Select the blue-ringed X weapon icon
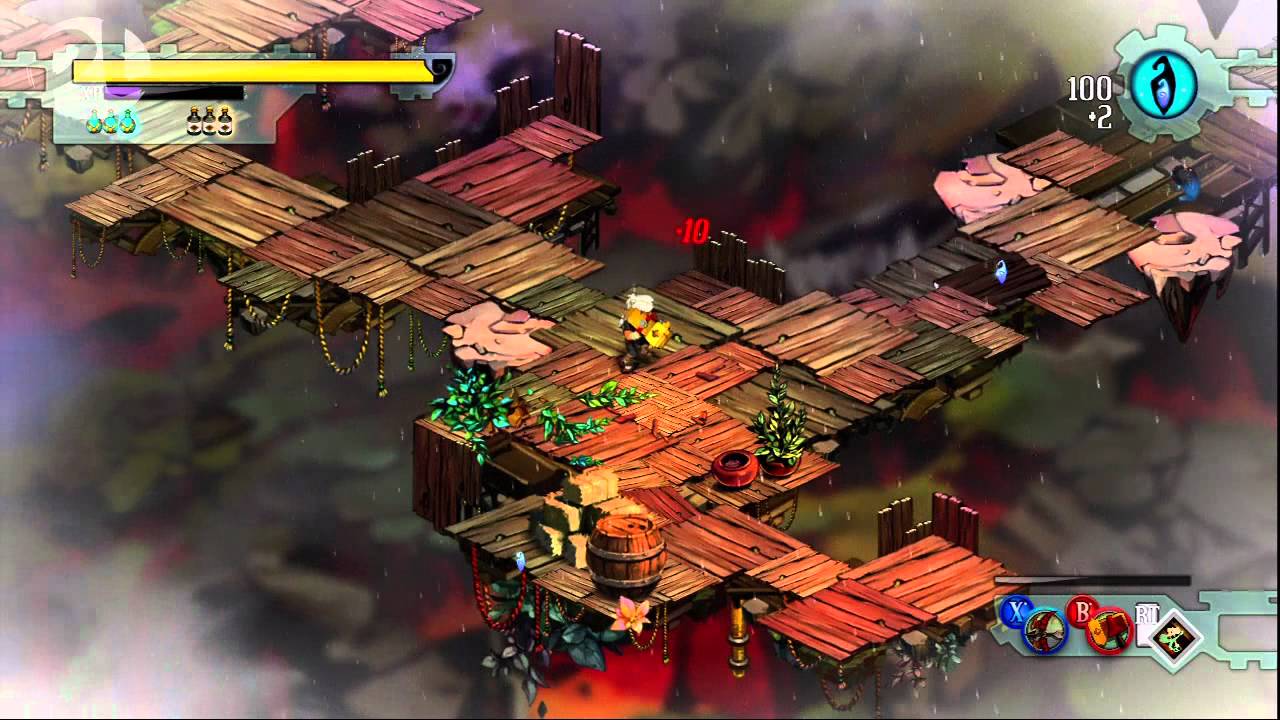 coord(1043,631)
